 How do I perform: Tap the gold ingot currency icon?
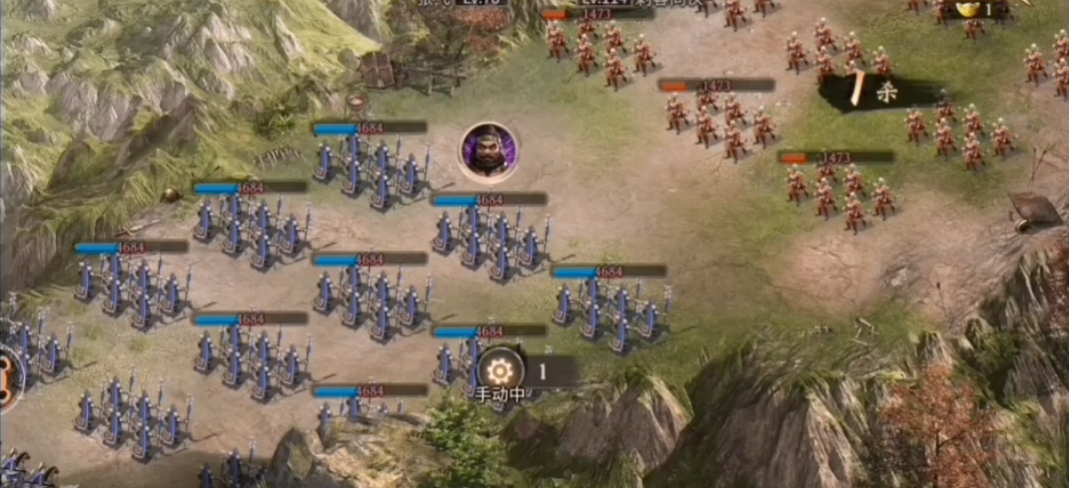pos(968,9)
